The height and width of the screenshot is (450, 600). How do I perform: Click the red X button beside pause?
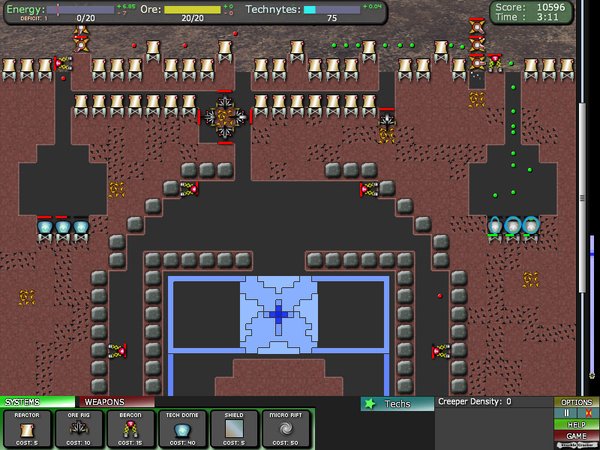pos(587,413)
